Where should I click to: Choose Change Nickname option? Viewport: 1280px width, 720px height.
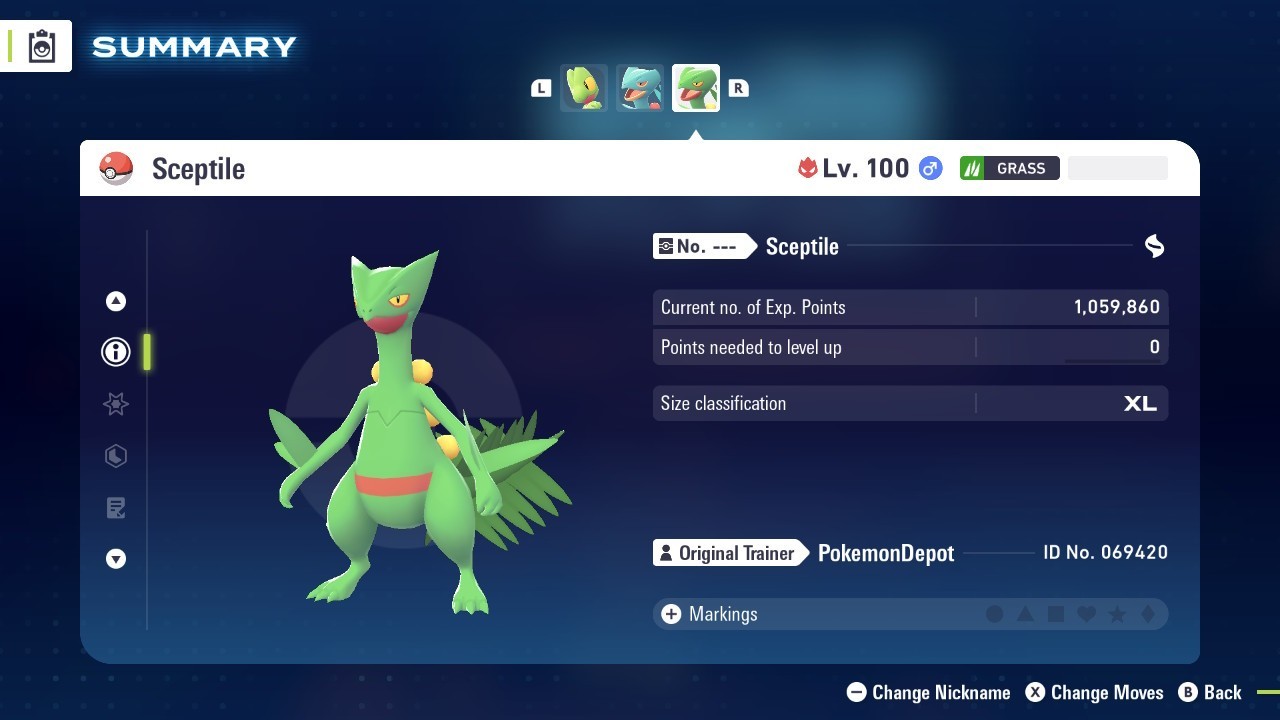pos(928,692)
